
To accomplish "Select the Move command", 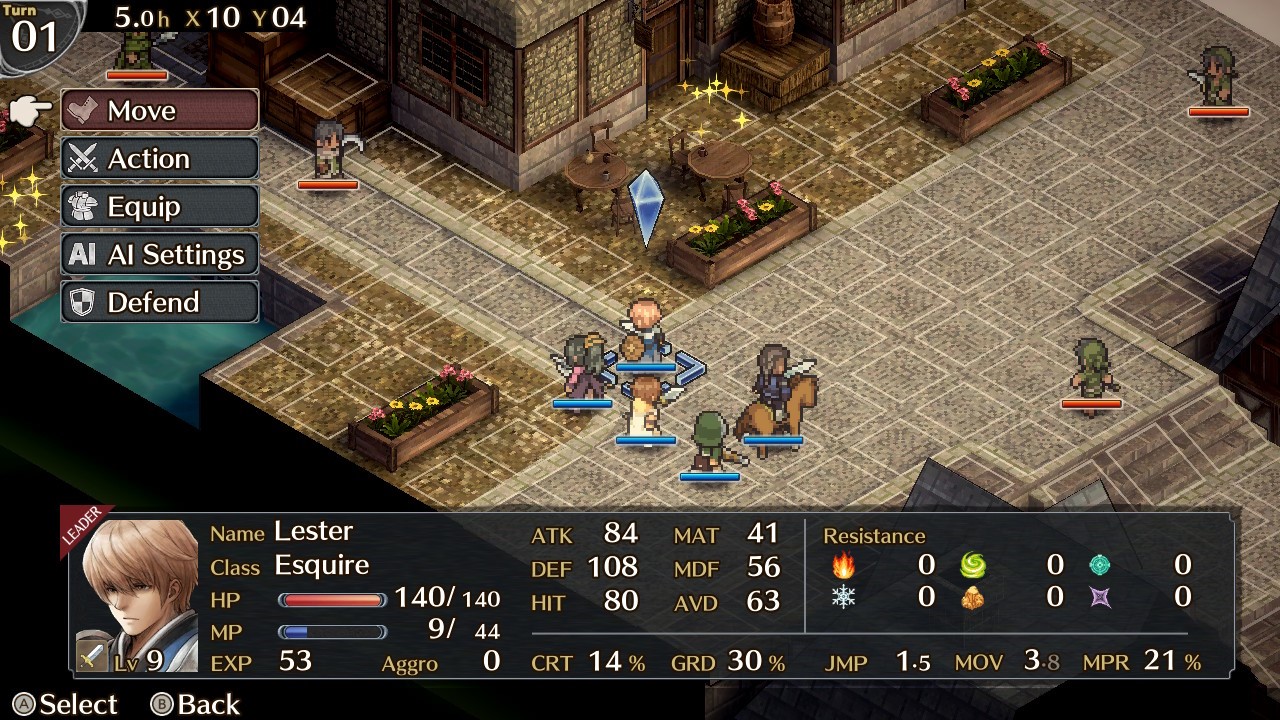I will pos(160,110).
